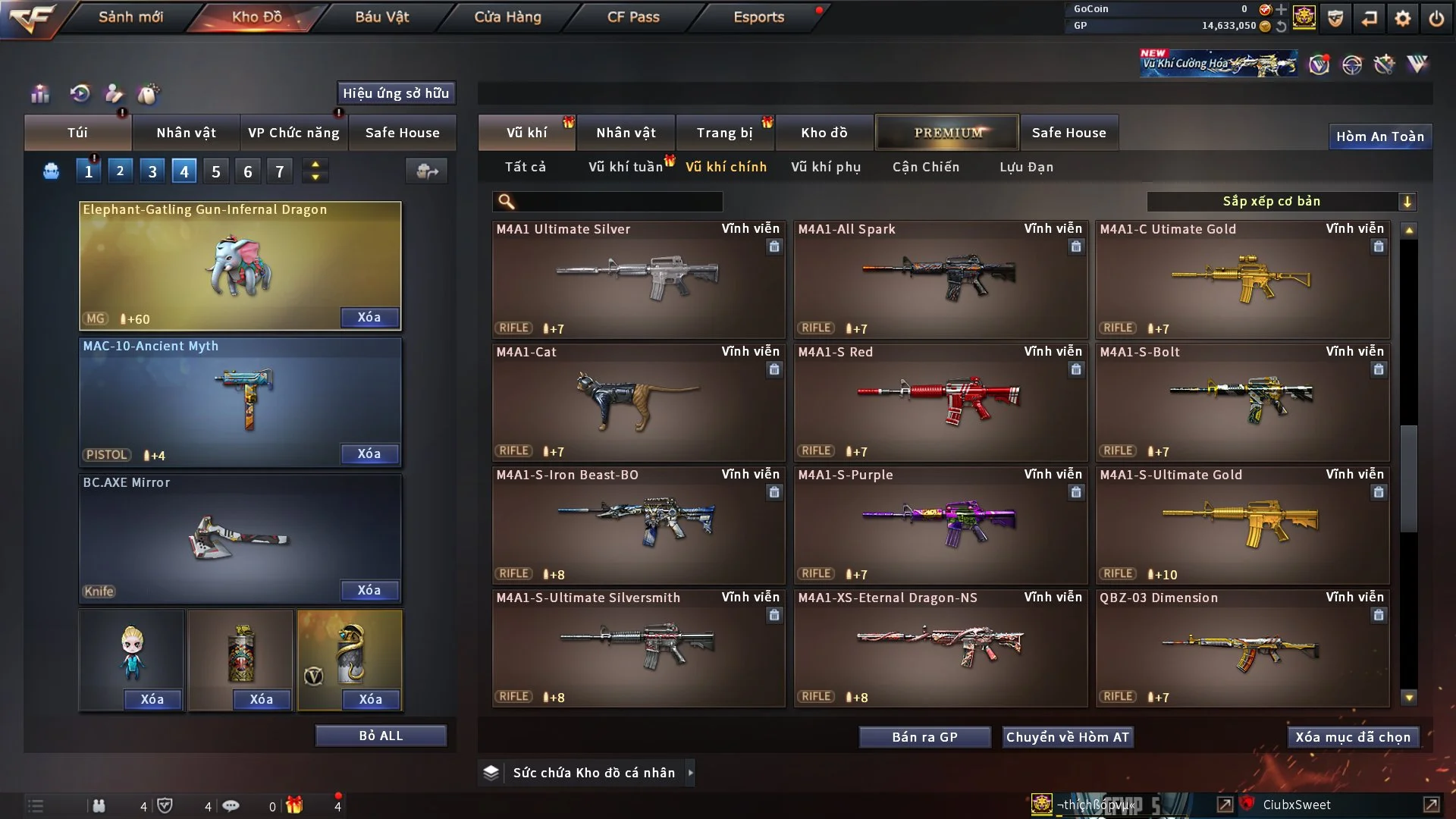Select the M4A1-S-Ultimate Gold rifle
1456x819 pixels.
coord(1242,525)
